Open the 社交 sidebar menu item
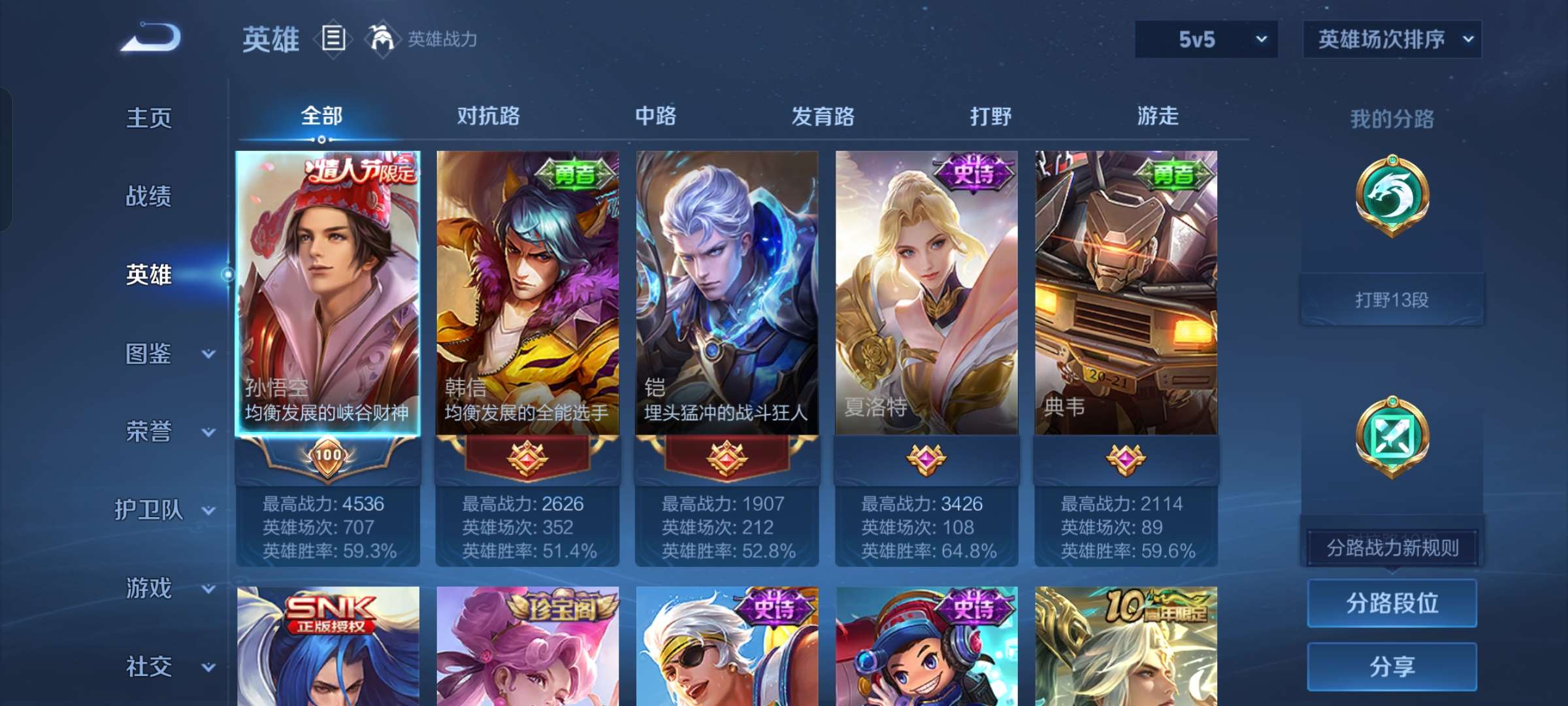 (x=150, y=667)
